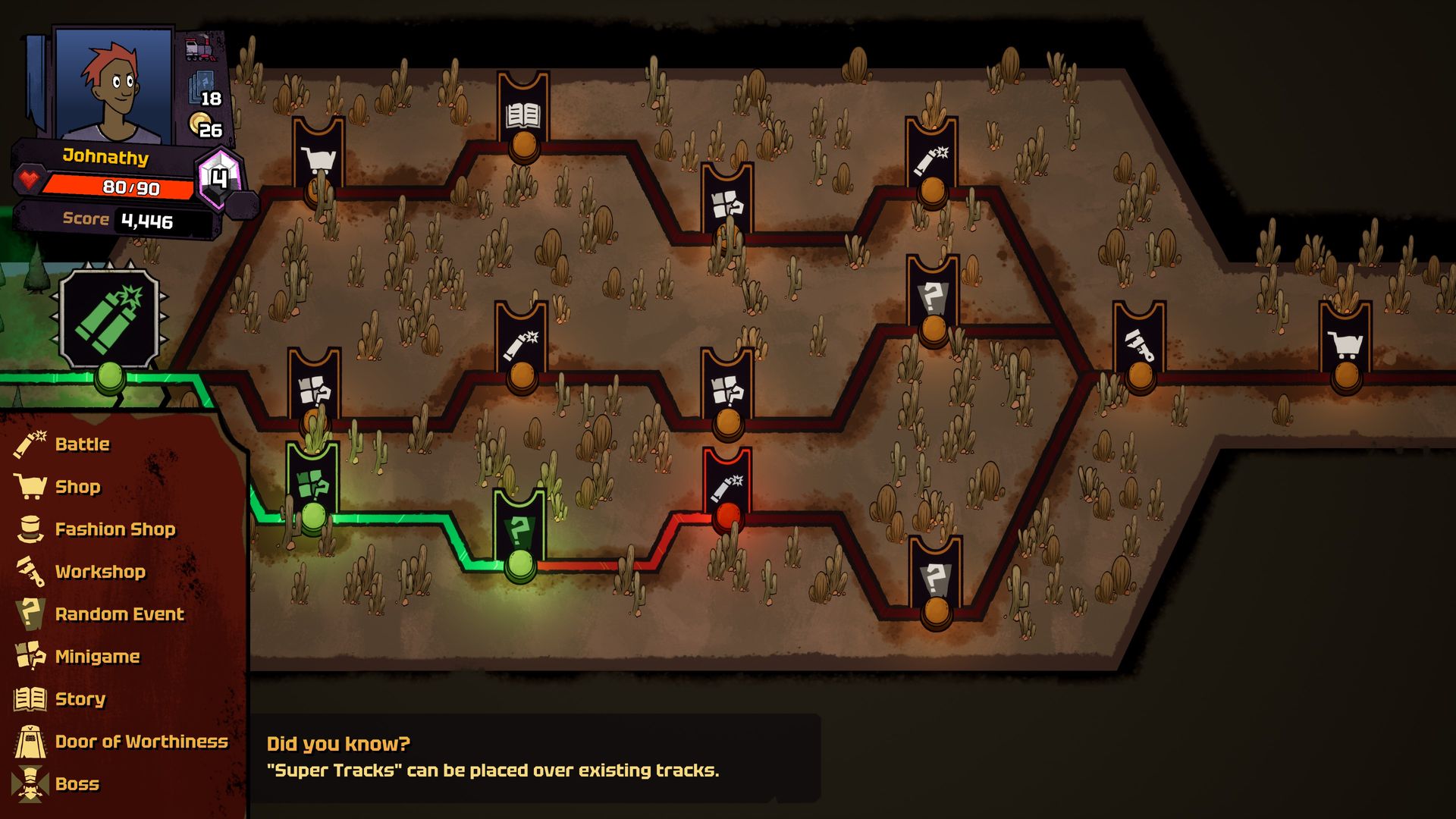Screen dimensions: 1456x819
Task: Click the Shop entry in the legend
Action: [77, 487]
